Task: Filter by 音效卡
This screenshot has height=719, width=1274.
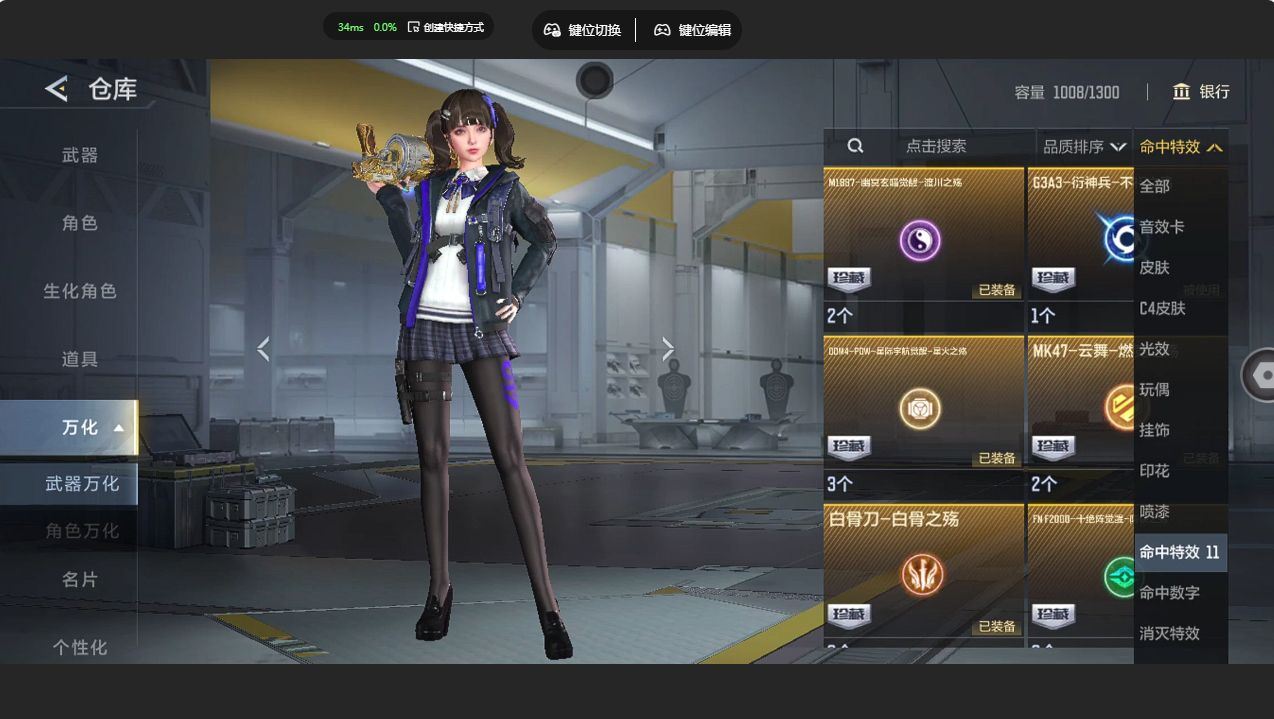Action: coord(1162,227)
